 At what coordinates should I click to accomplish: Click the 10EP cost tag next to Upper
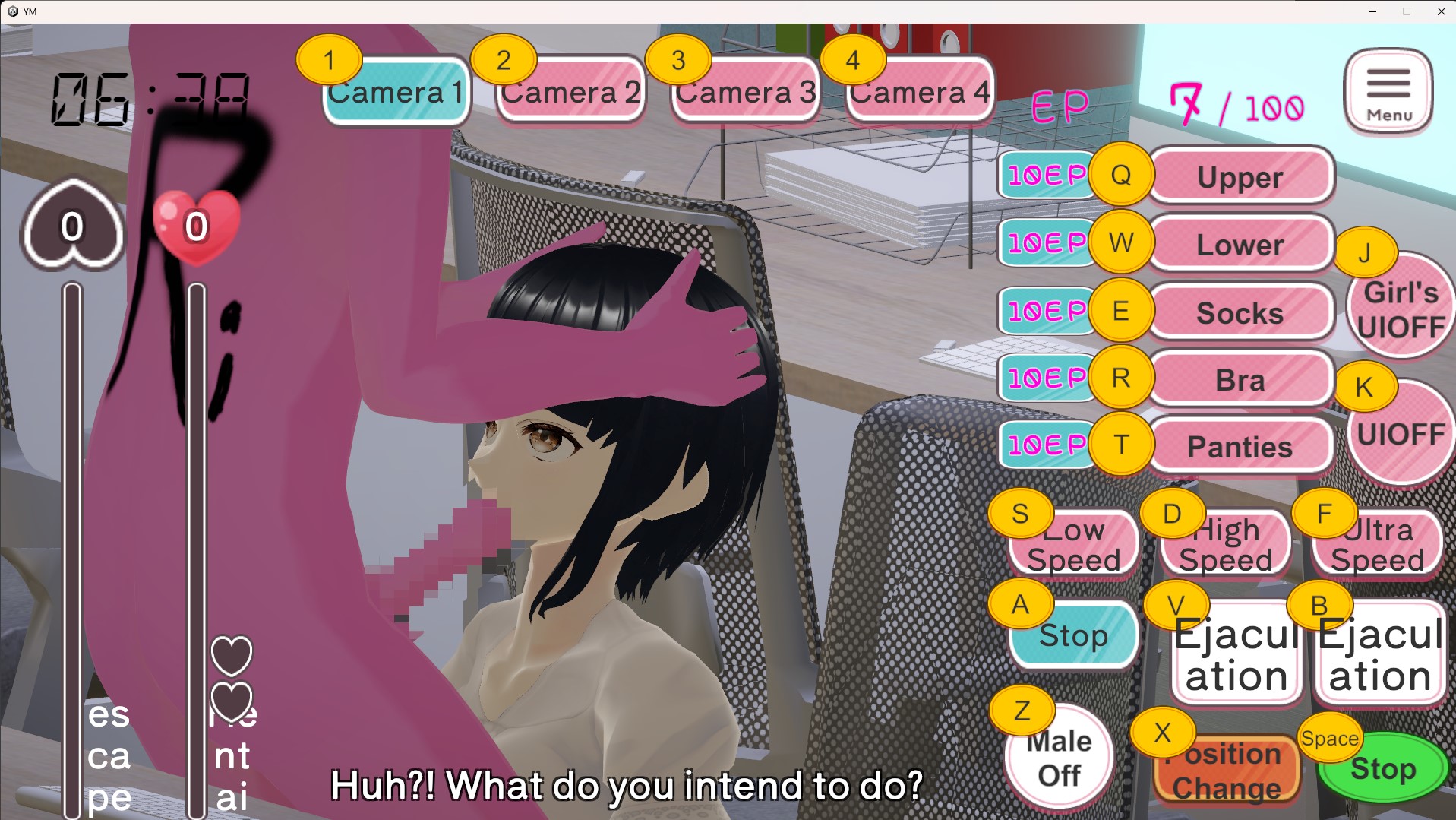(1047, 175)
